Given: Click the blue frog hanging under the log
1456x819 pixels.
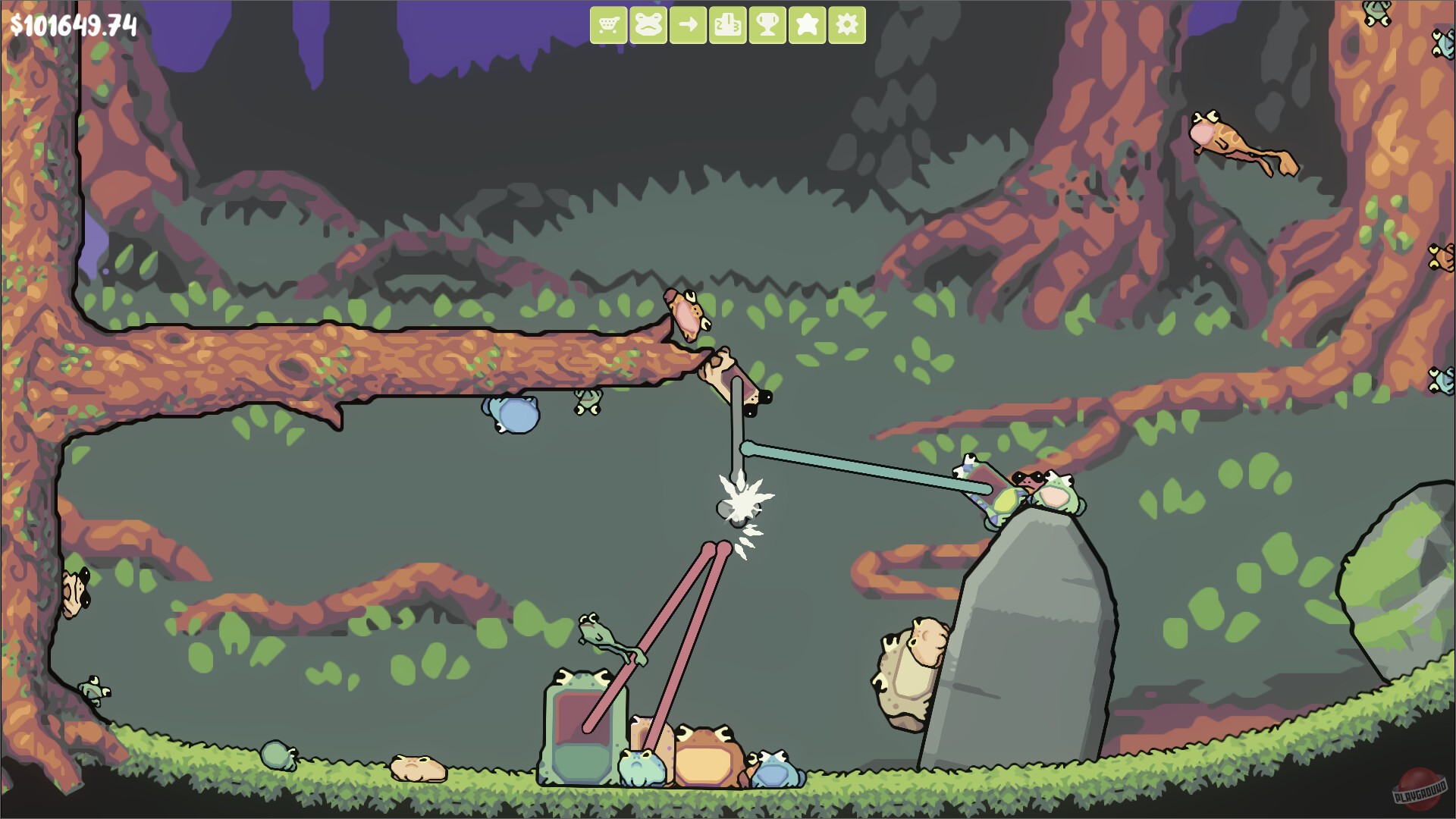Looking at the screenshot, I should pos(510,415).
